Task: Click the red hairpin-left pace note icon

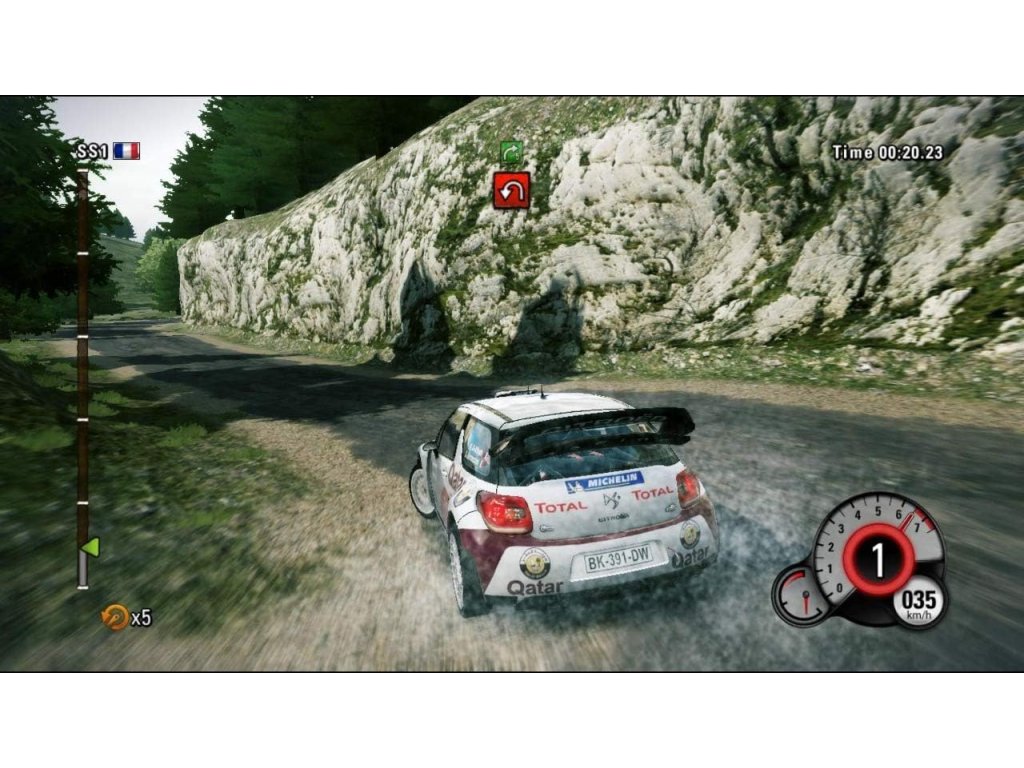Action: (511, 190)
